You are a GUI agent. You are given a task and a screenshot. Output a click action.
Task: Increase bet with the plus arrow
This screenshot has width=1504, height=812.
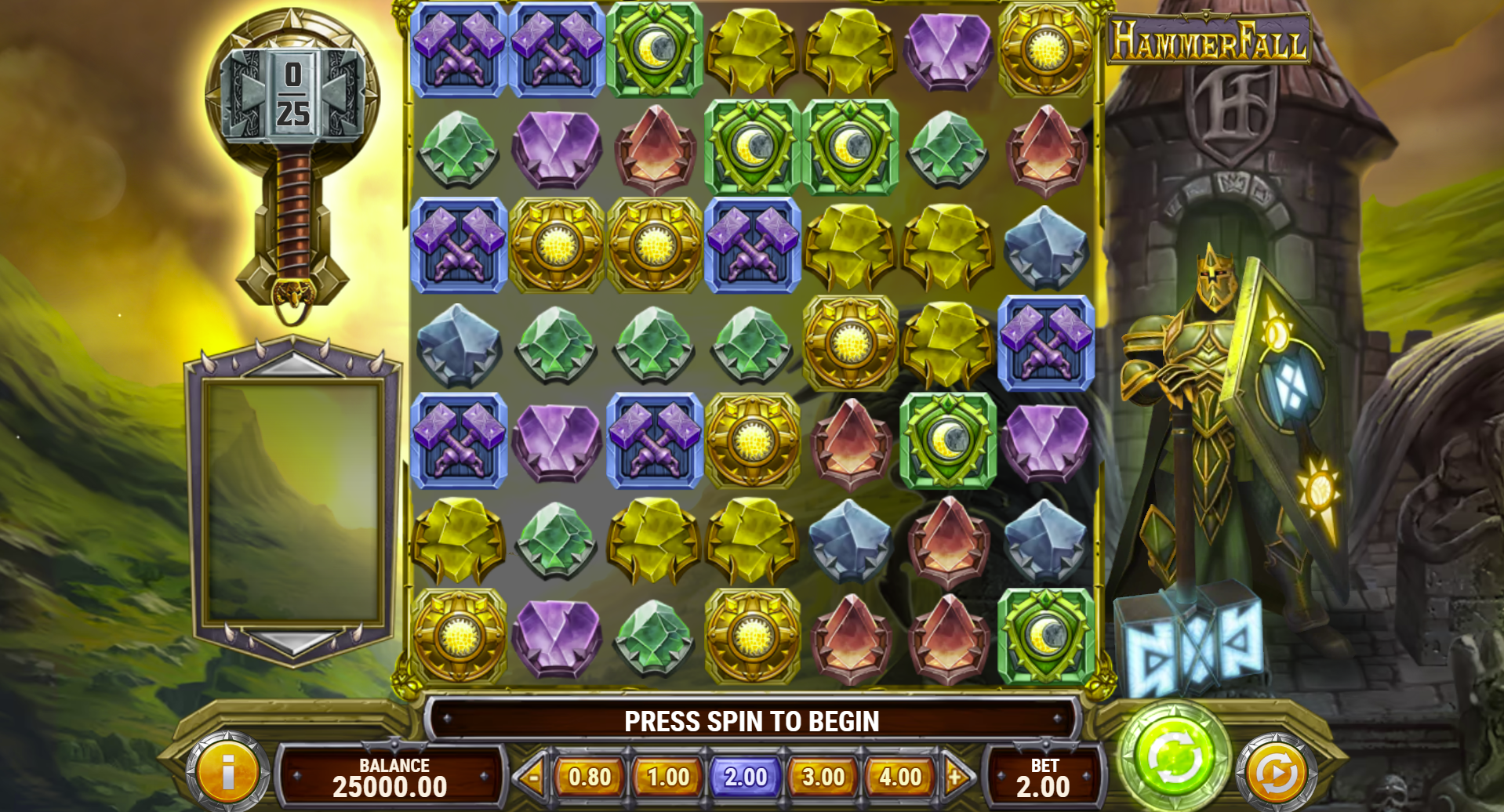[956, 777]
